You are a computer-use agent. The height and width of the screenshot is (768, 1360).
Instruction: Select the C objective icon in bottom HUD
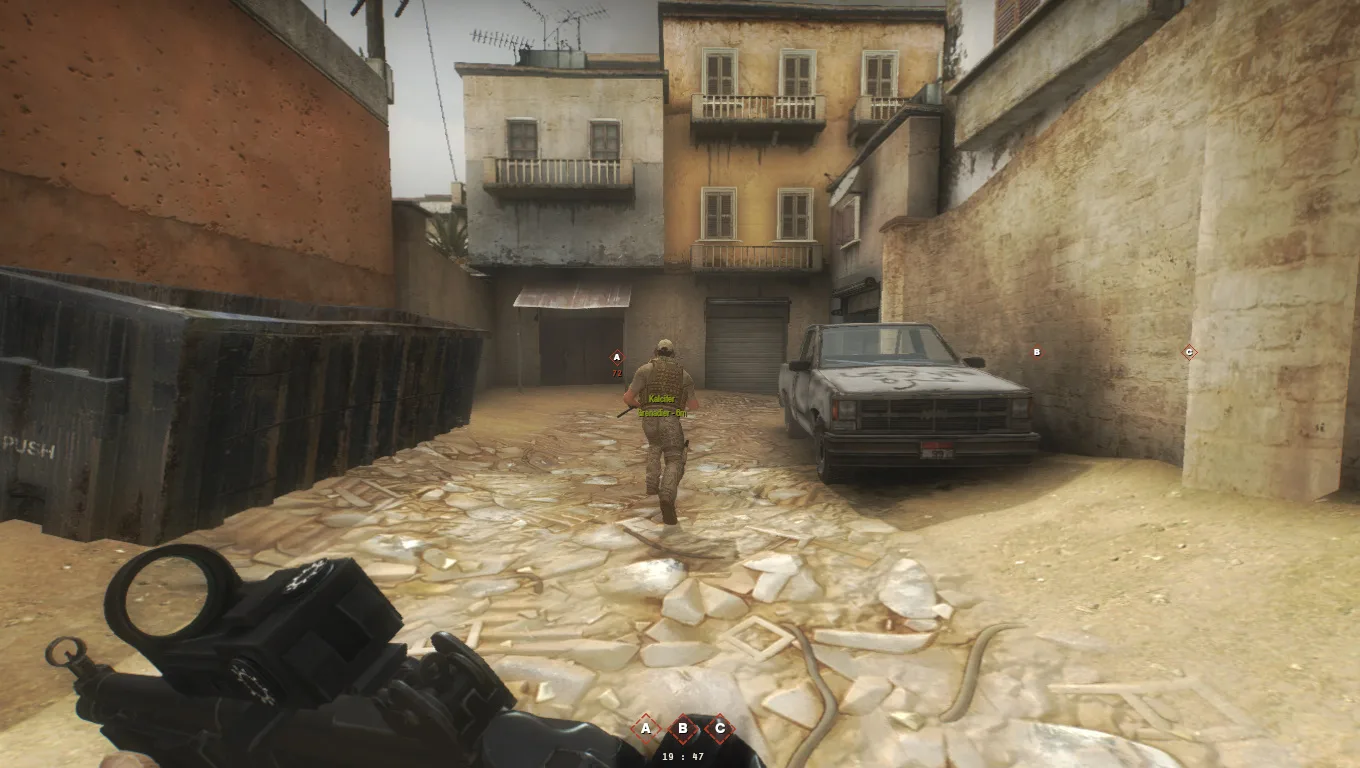(719, 728)
